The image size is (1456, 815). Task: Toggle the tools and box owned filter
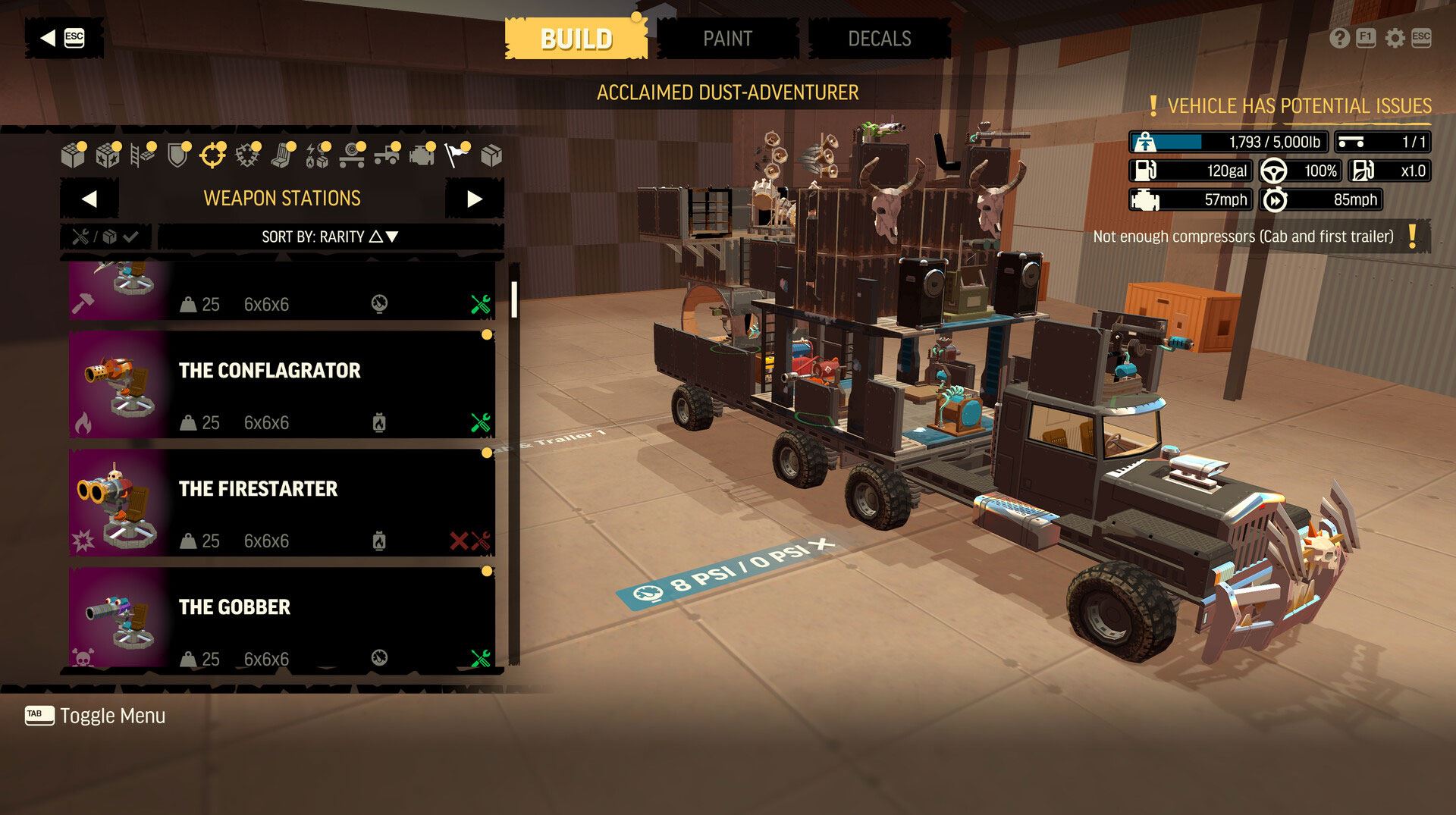[x=105, y=237]
